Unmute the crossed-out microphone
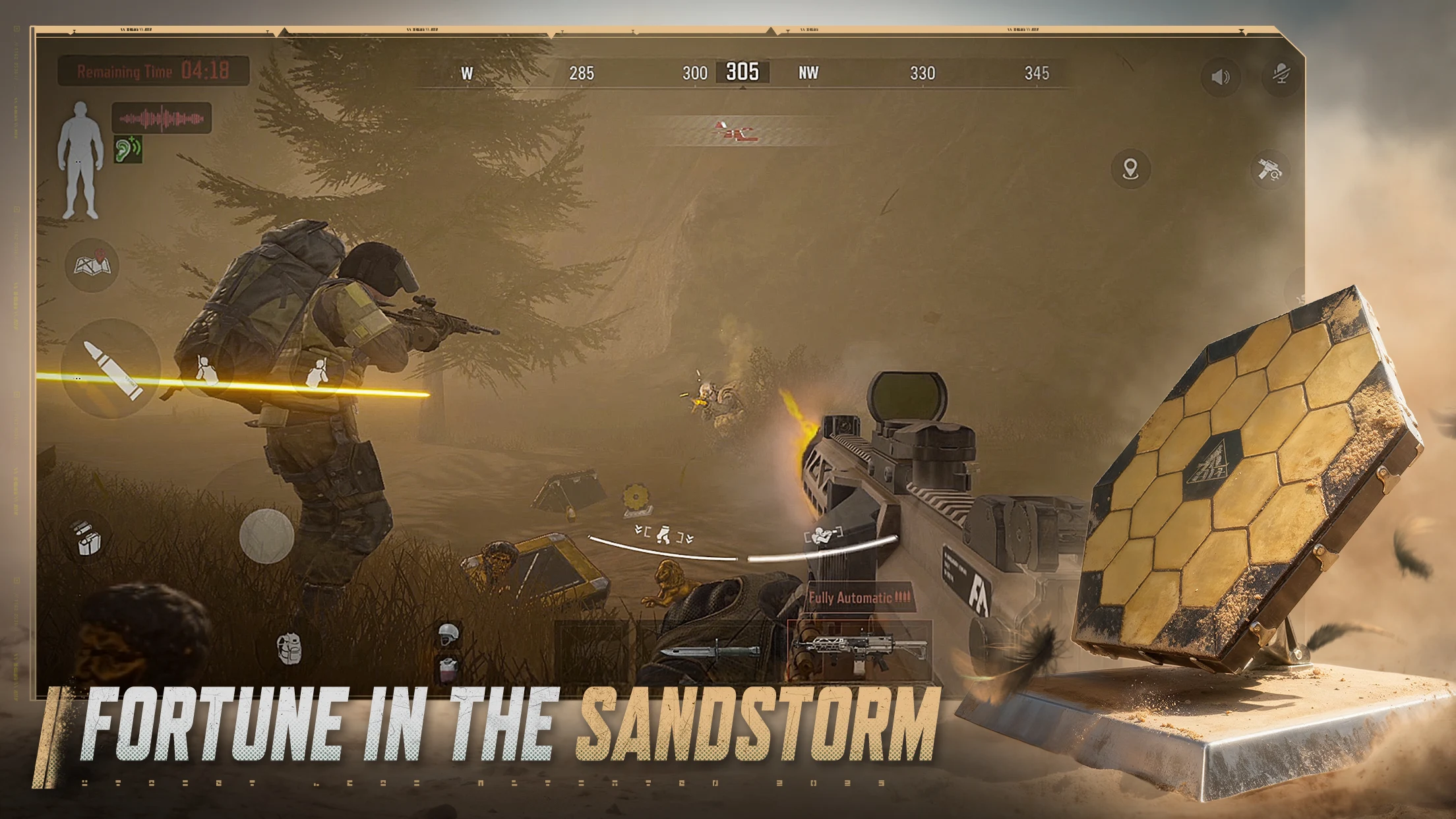Viewport: 1456px width, 819px height. coord(1281,75)
